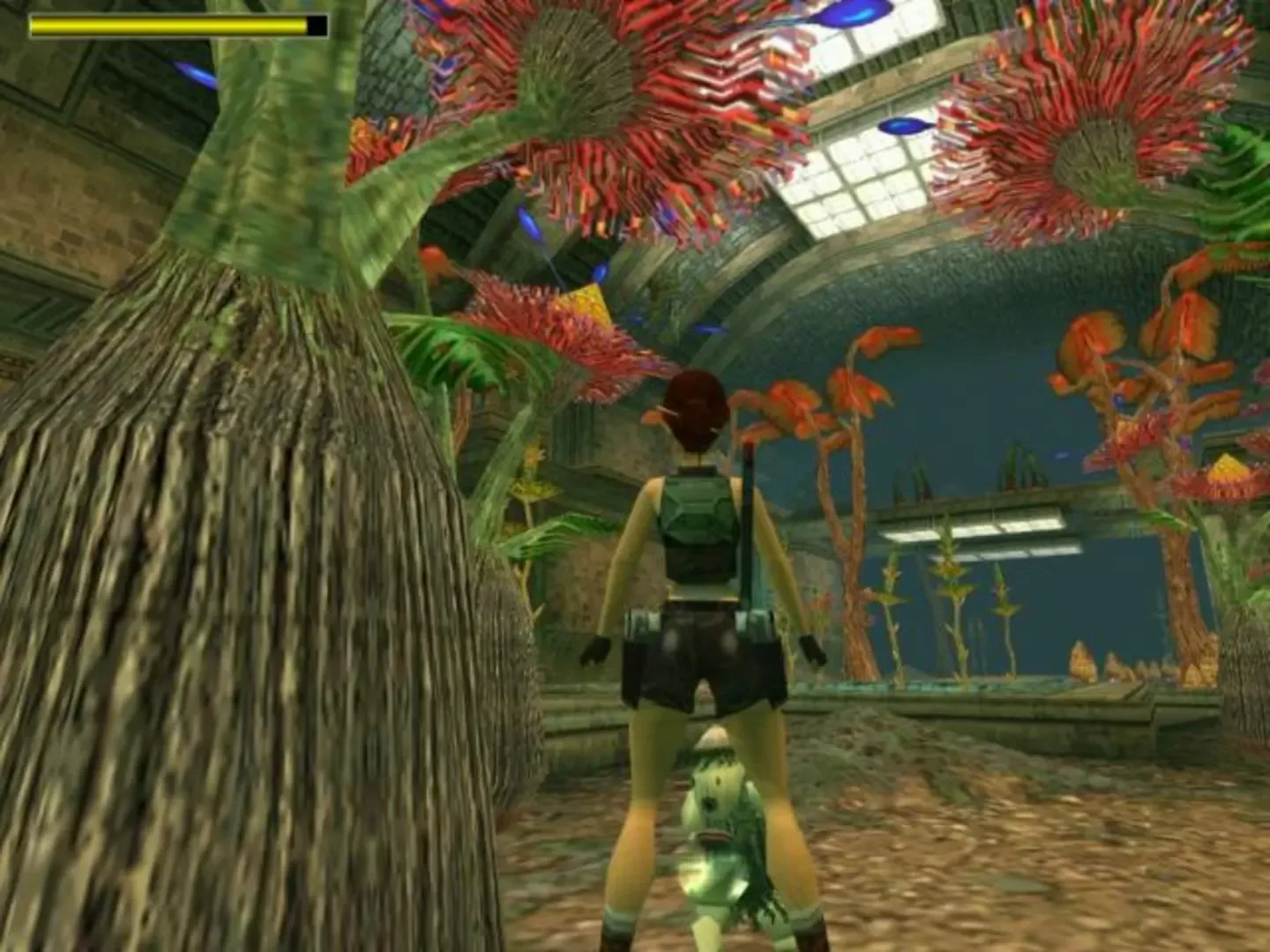Select the weapon slung over Lara's shoulder
Viewport: 1270px width, 952px height.
(745, 529)
